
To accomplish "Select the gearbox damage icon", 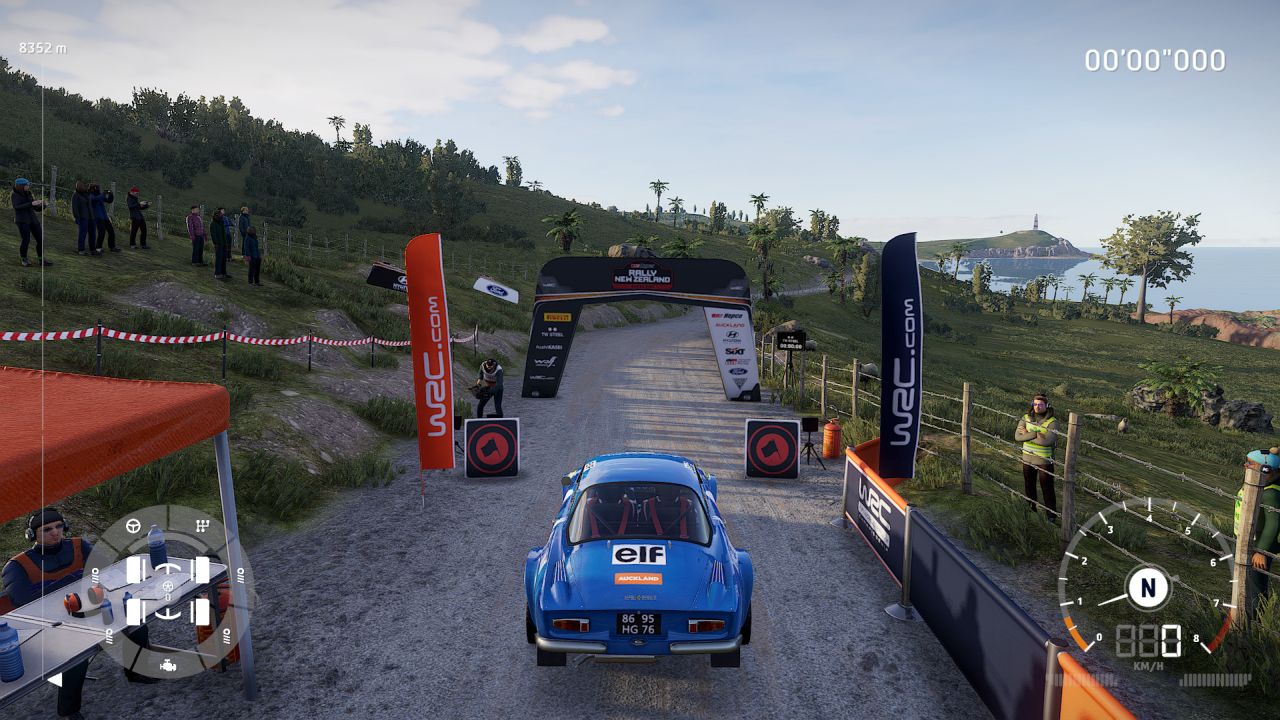I will 203,526.
